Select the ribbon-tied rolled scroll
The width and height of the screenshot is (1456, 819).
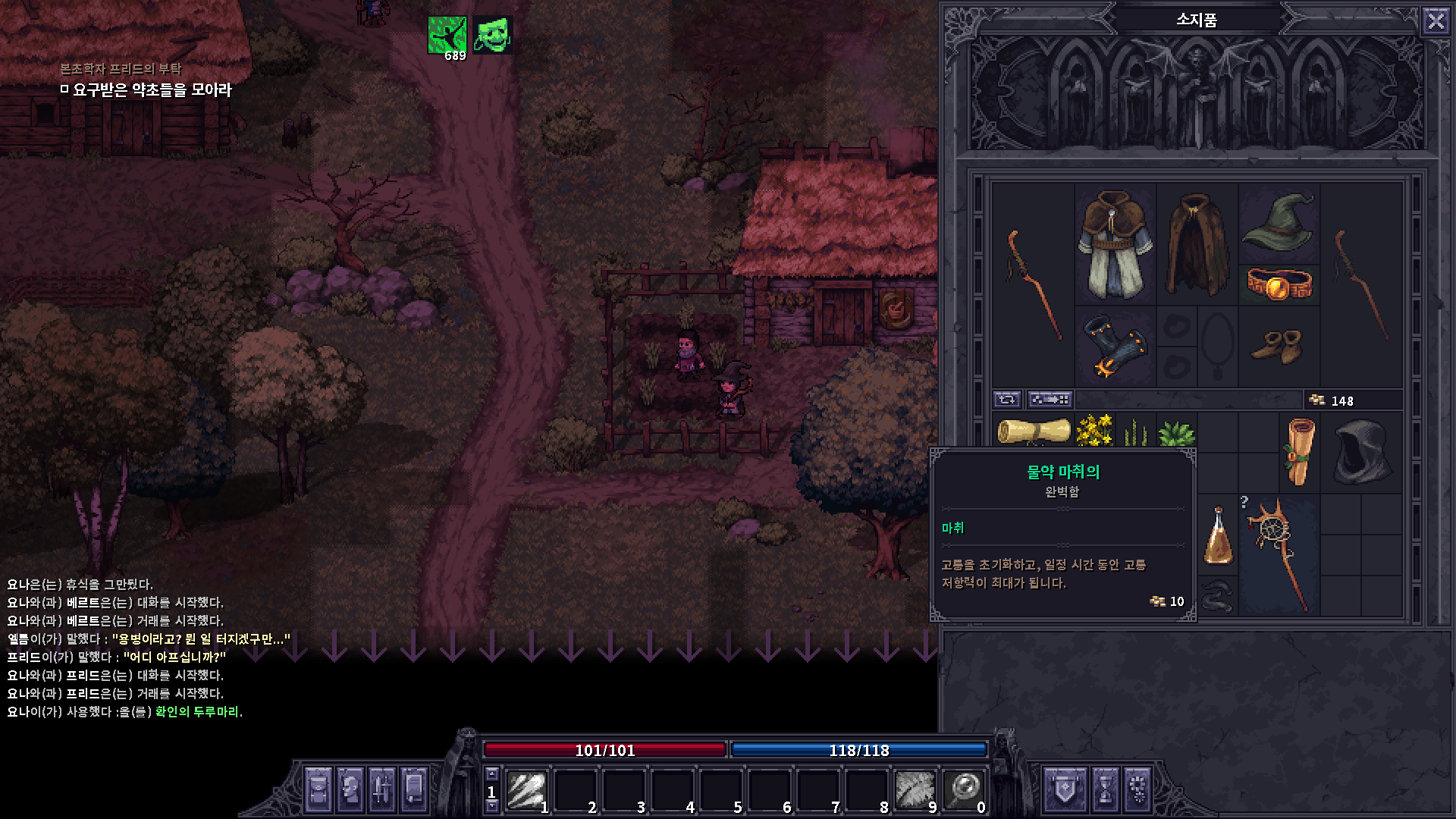[1300, 453]
